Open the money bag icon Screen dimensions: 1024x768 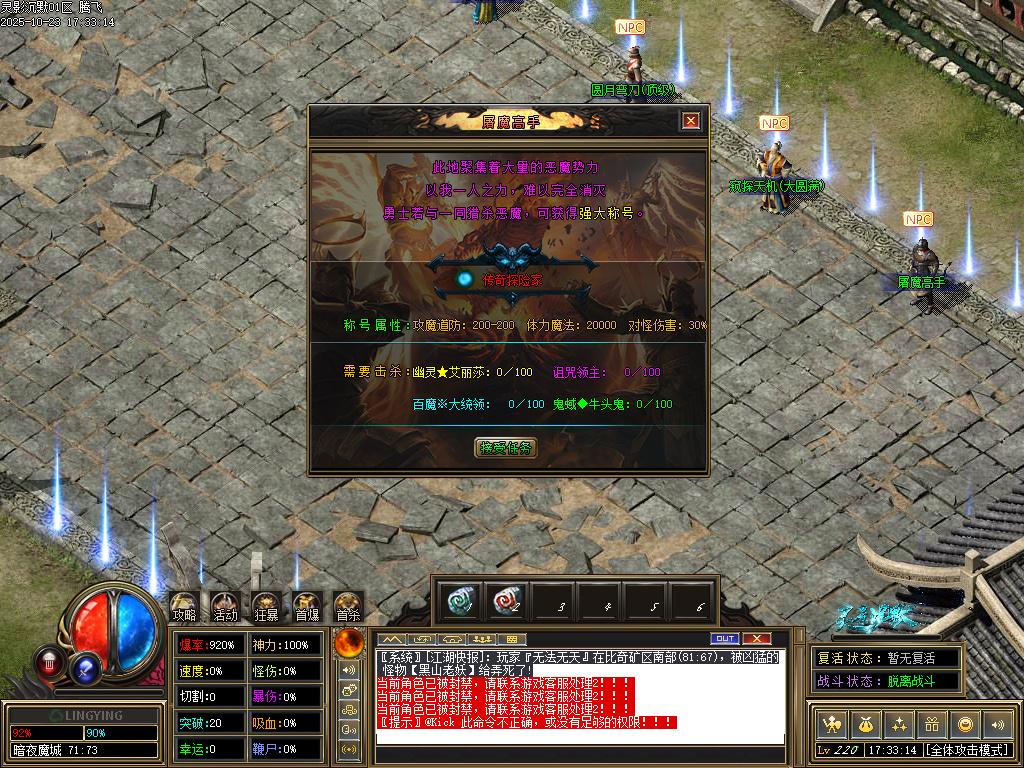[x=864, y=724]
